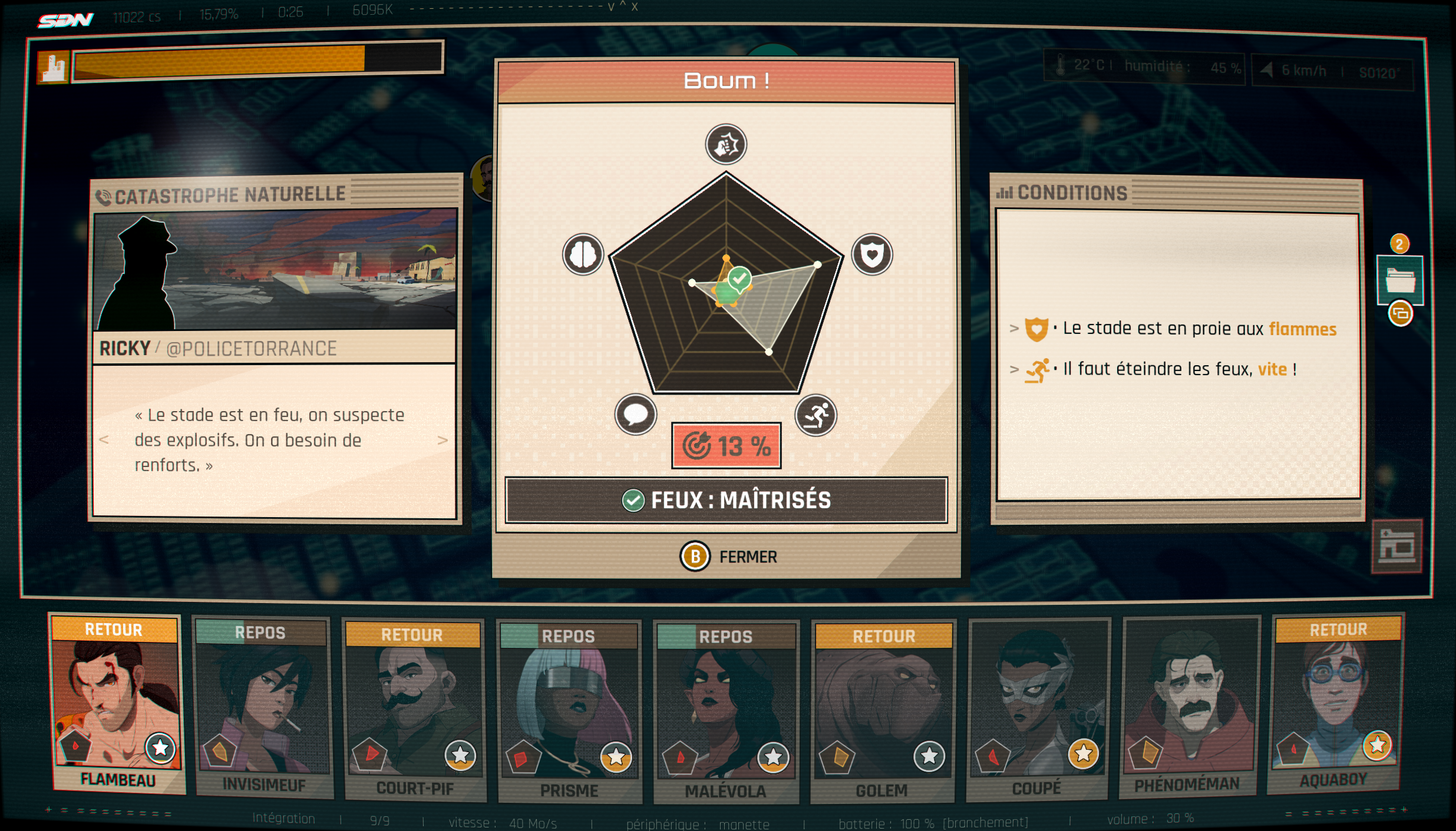Click the shield vigor stat icon
The image size is (1456, 831).
872,254
